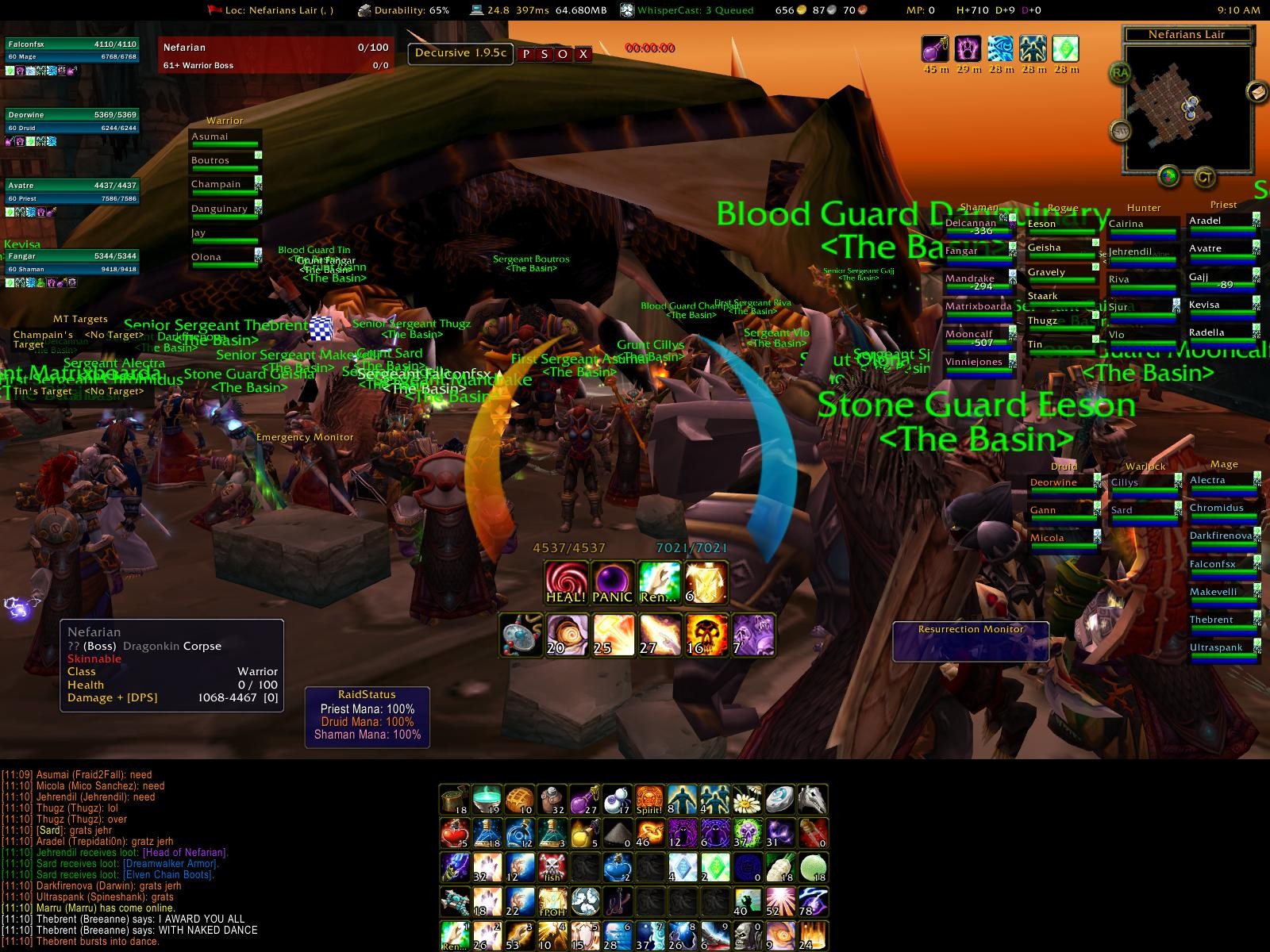1270x952 pixels.
Task: Click the CT minimap button
Action: click(x=1204, y=178)
